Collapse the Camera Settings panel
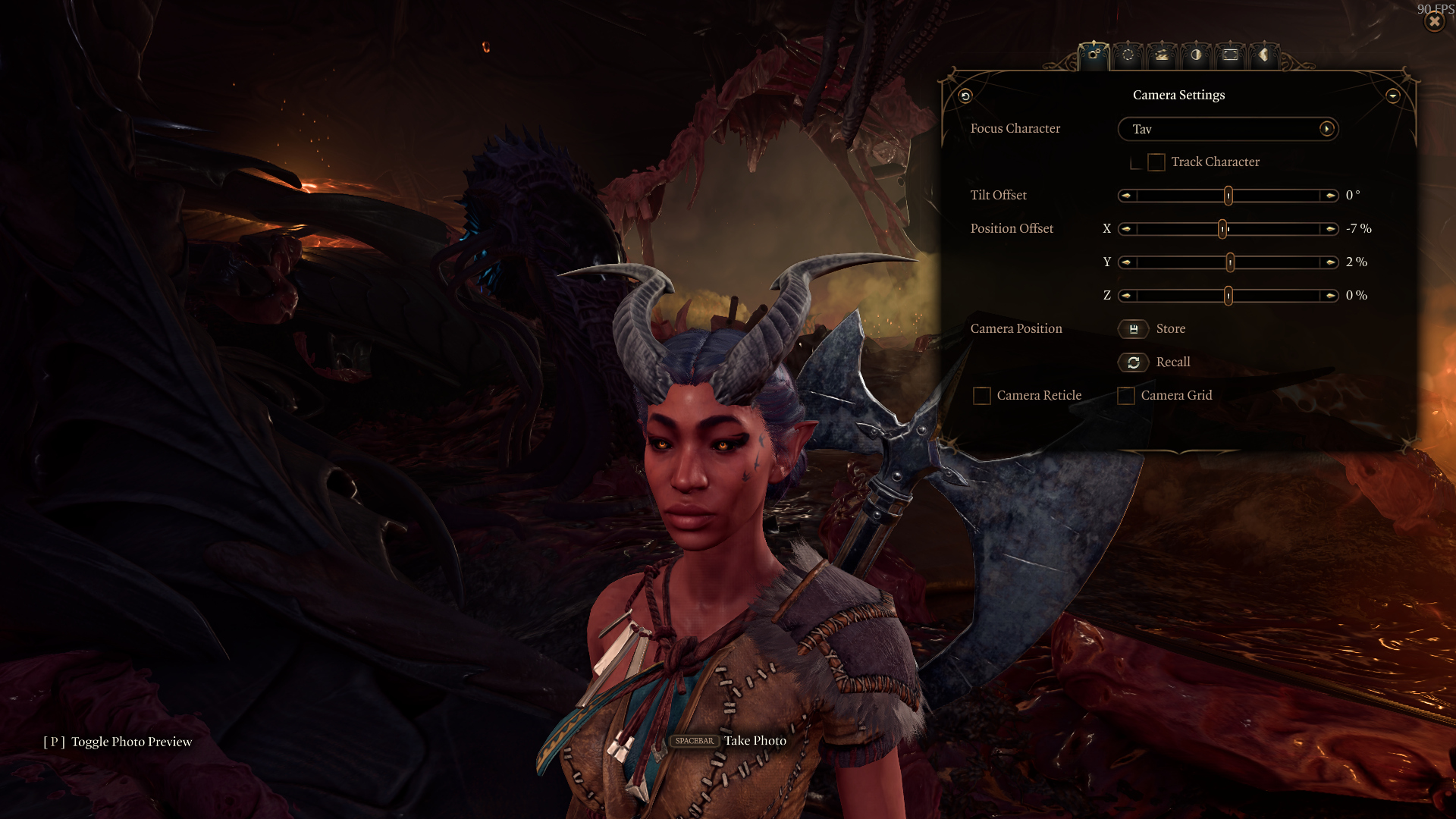Viewport: 1456px width, 819px height. click(1392, 96)
